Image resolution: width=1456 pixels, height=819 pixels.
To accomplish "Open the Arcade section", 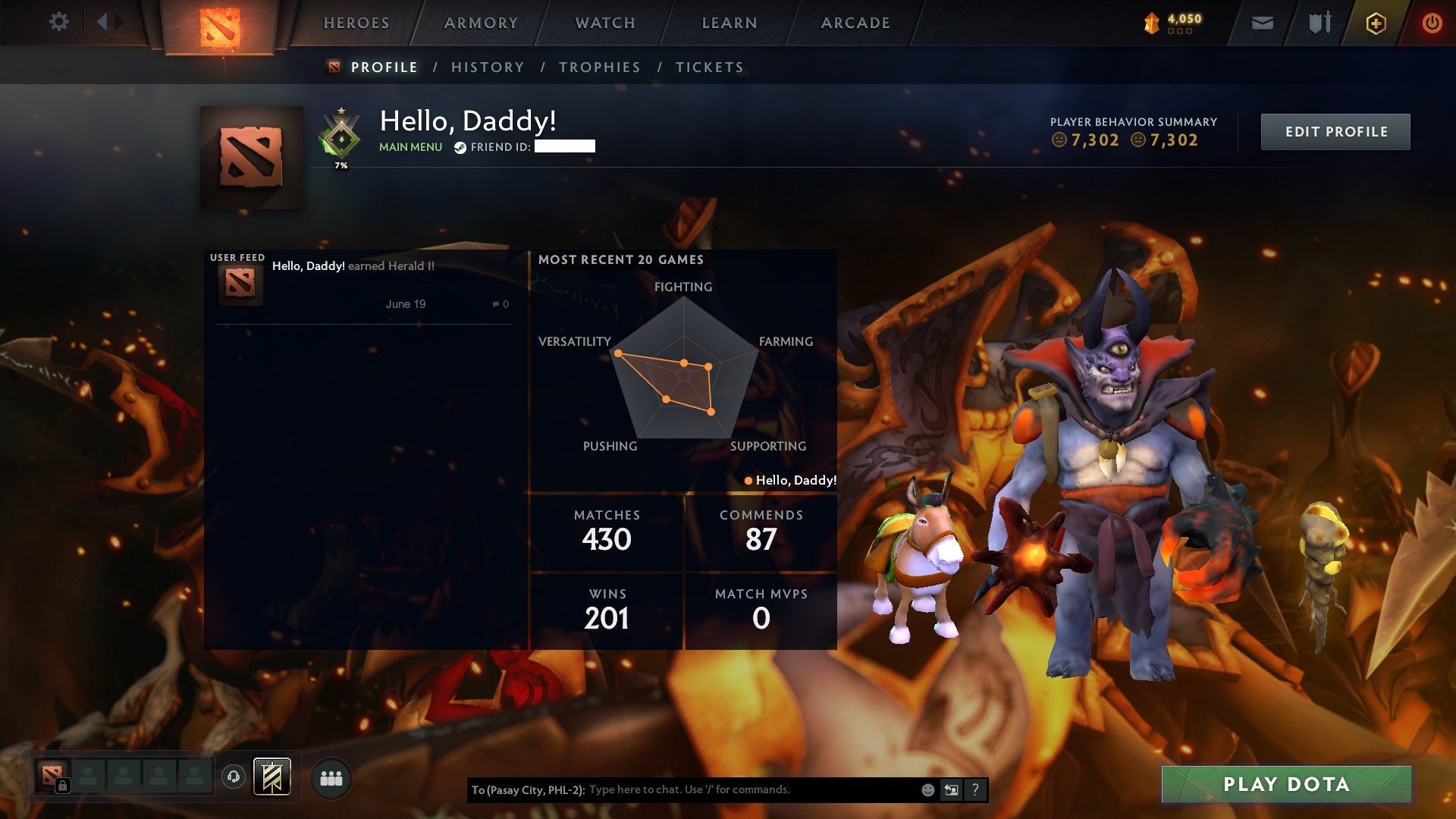I will tap(855, 24).
